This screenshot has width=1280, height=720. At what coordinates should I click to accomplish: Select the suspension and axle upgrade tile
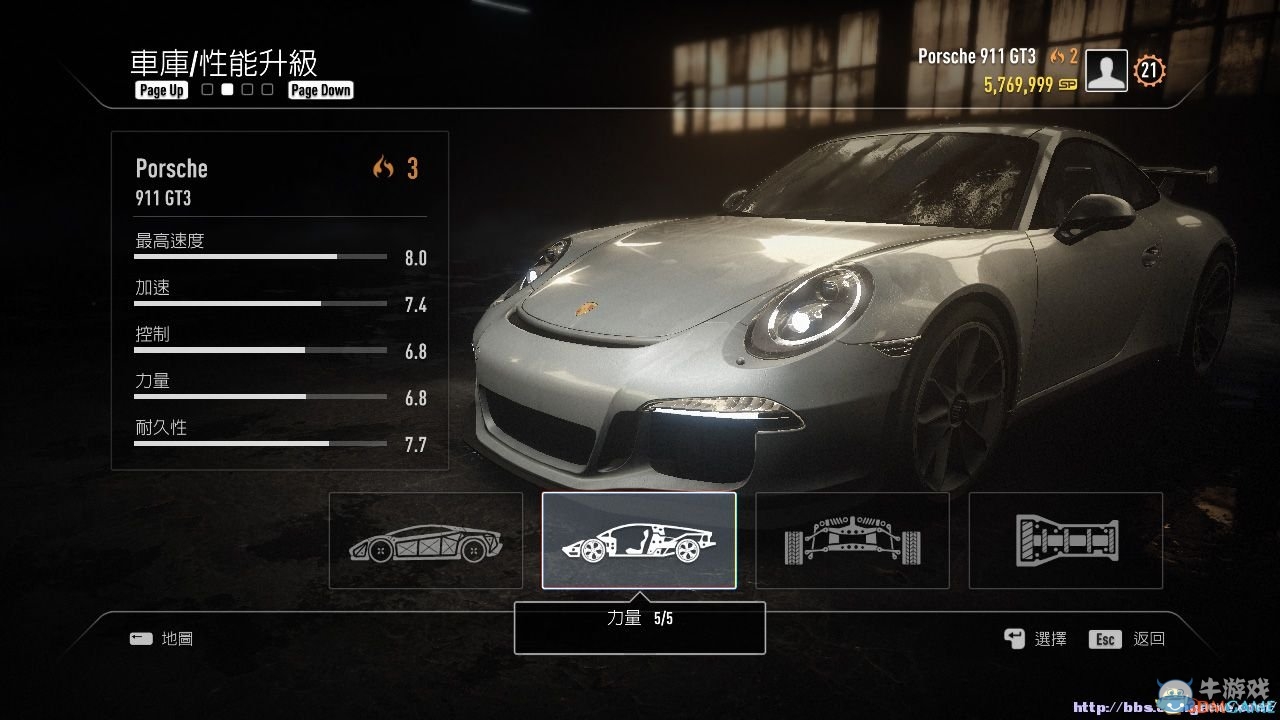852,540
